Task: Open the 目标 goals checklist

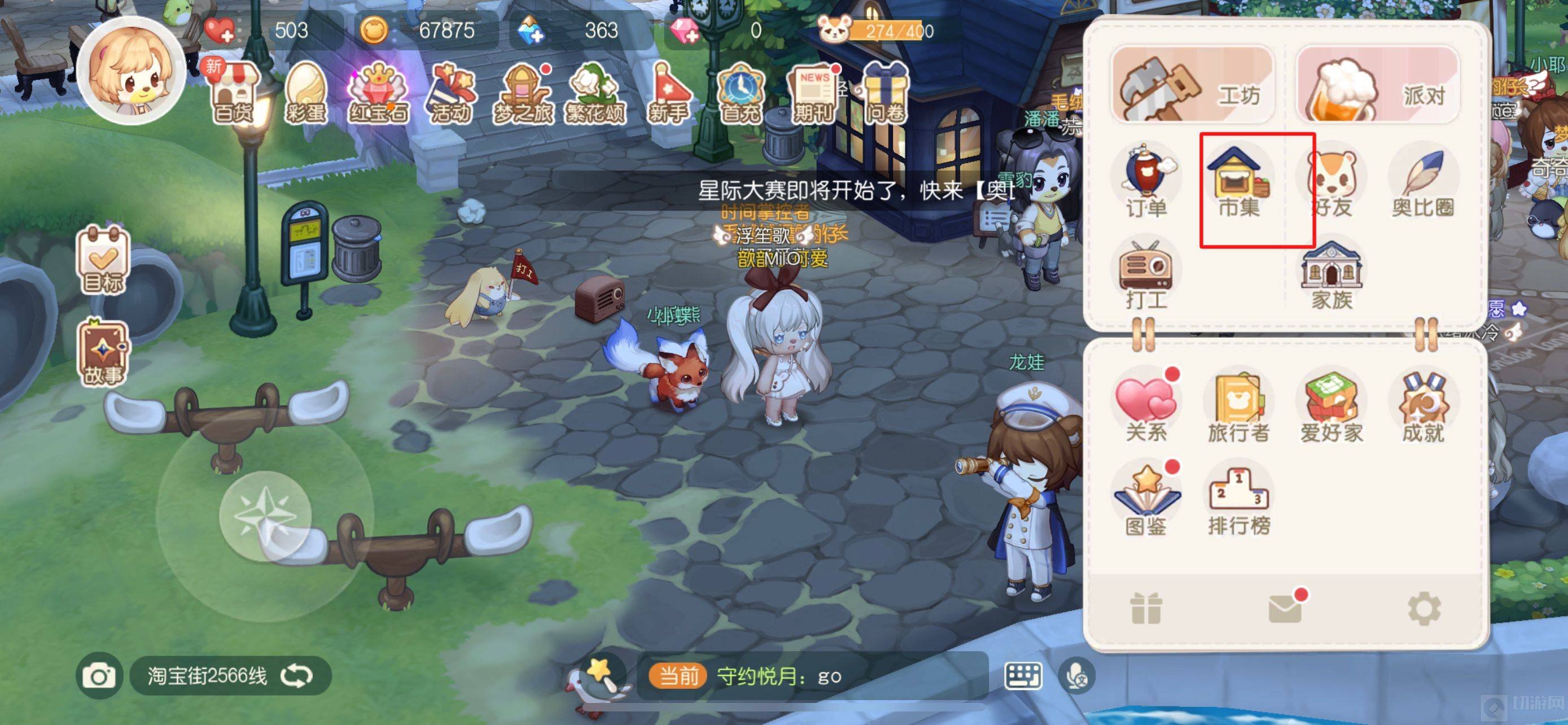Action: [102, 260]
